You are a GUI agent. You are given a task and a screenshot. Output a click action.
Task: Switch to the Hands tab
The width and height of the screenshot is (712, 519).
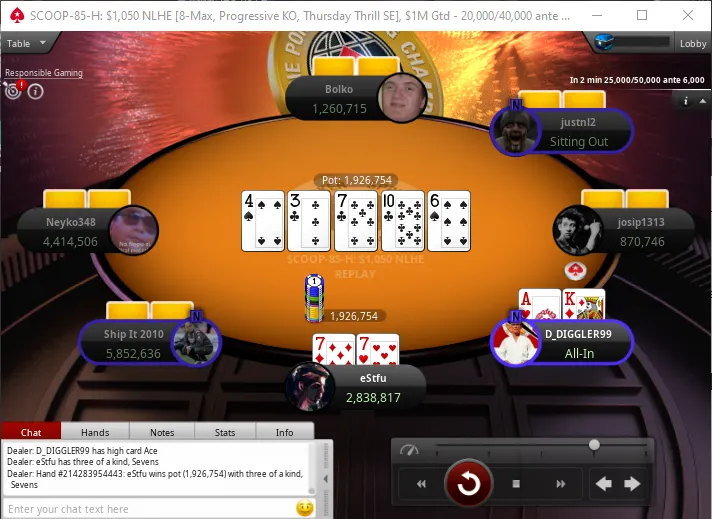[x=95, y=432]
